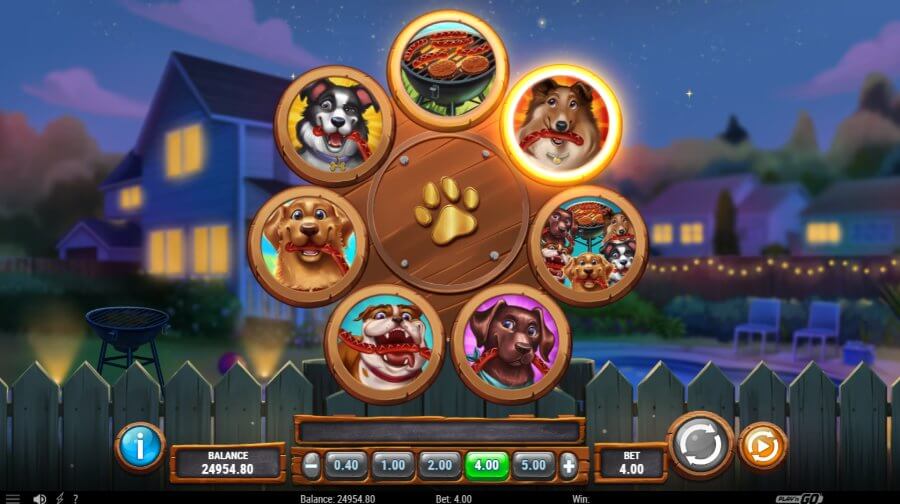Activate the orange autoplay button
The height and width of the screenshot is (504, 900).
tap(762, 446)
